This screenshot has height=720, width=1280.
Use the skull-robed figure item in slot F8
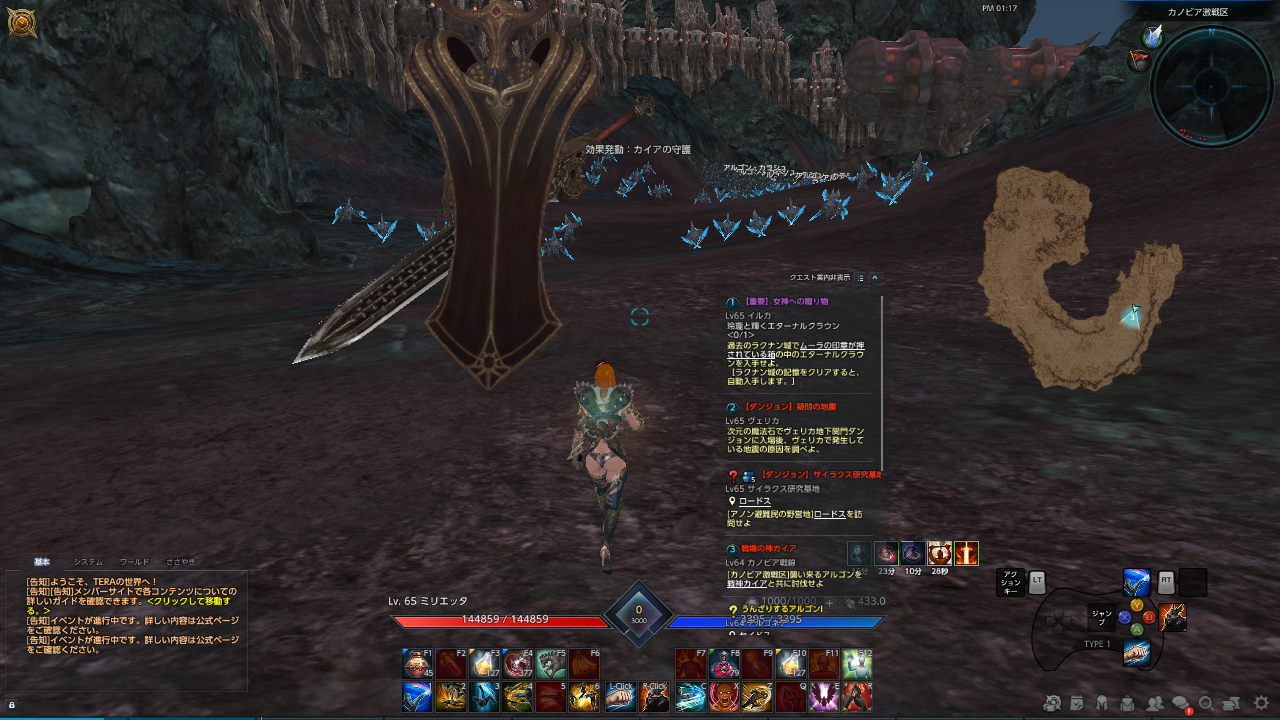[724, 664]
